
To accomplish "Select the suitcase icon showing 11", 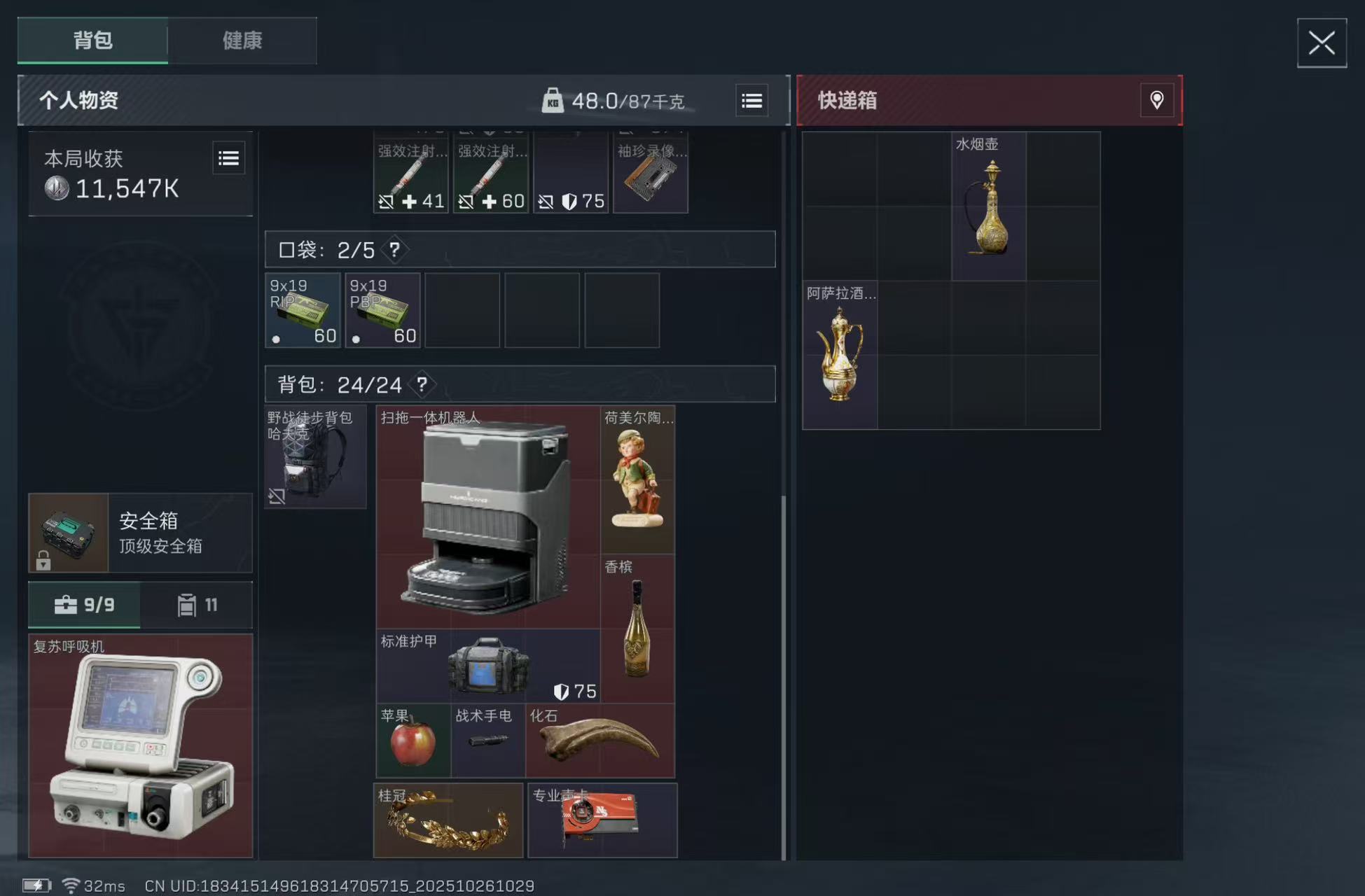I will tap(186, 604).
